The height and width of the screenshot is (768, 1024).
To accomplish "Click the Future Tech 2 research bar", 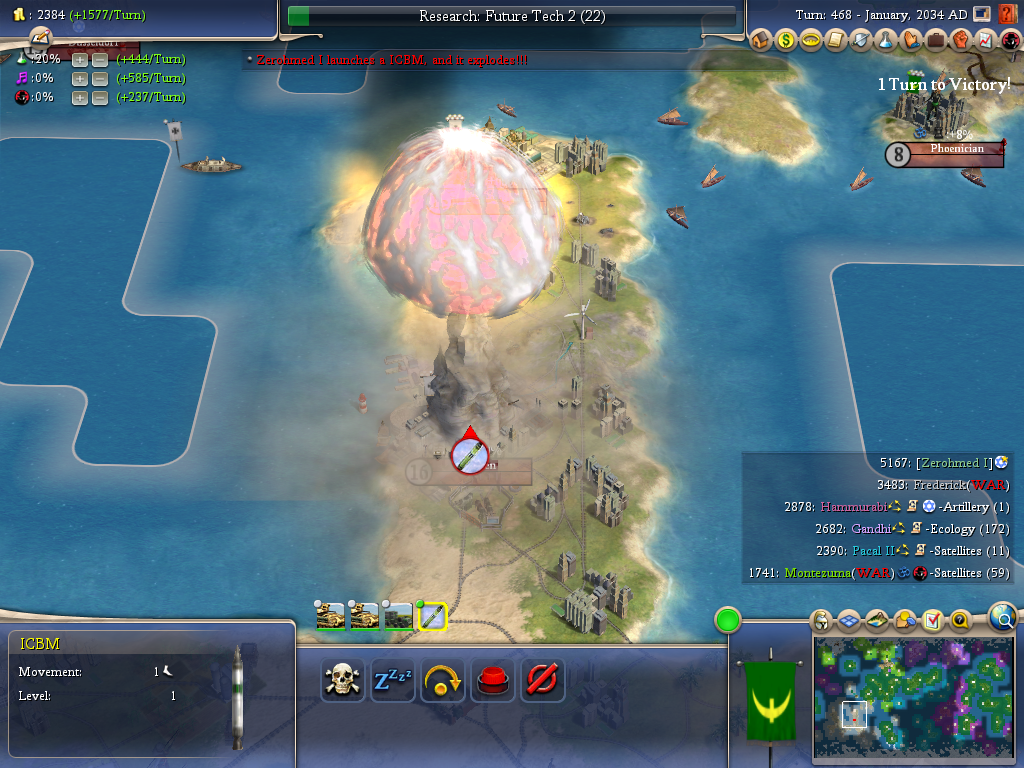I will point(511,16).
